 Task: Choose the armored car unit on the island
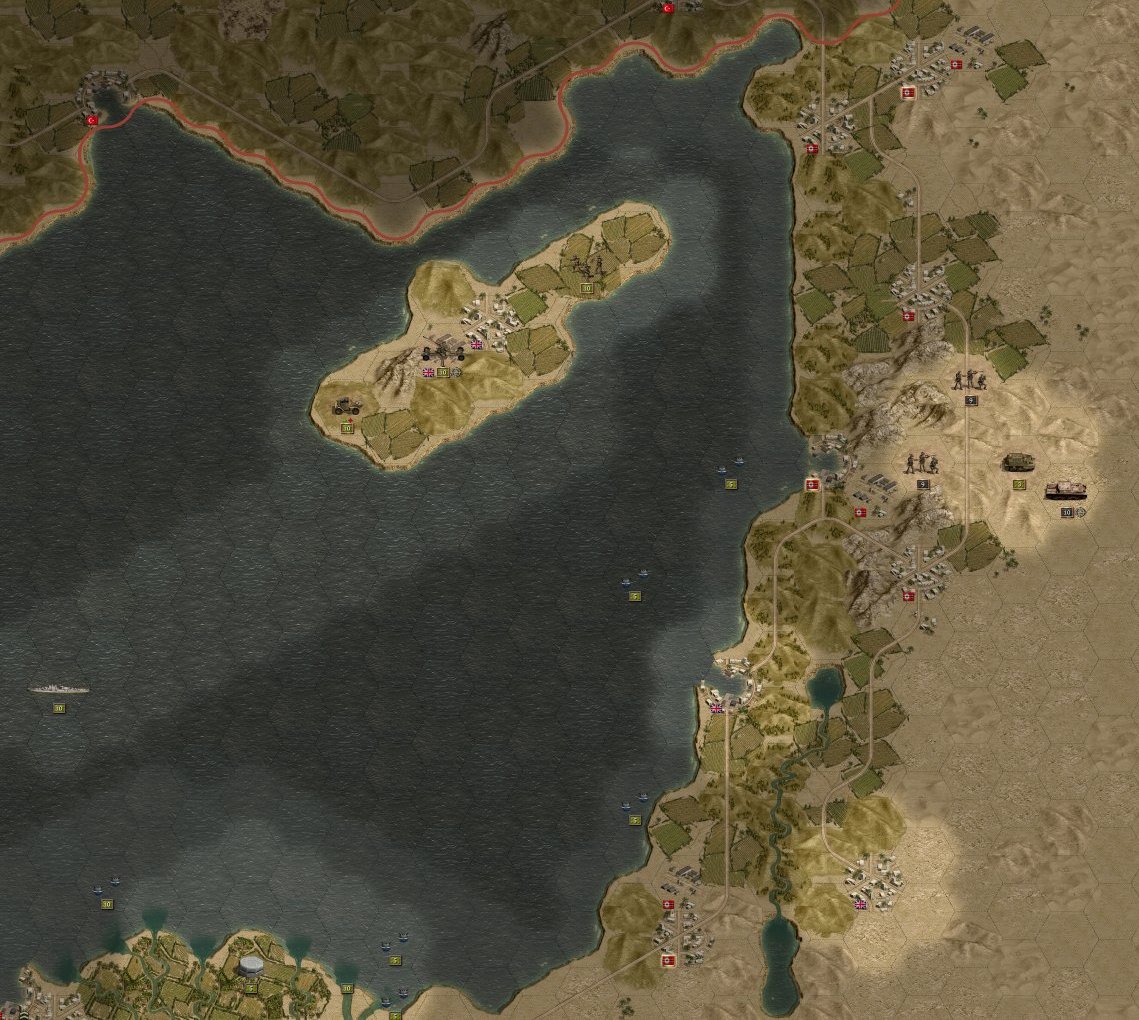coord(347,407)
